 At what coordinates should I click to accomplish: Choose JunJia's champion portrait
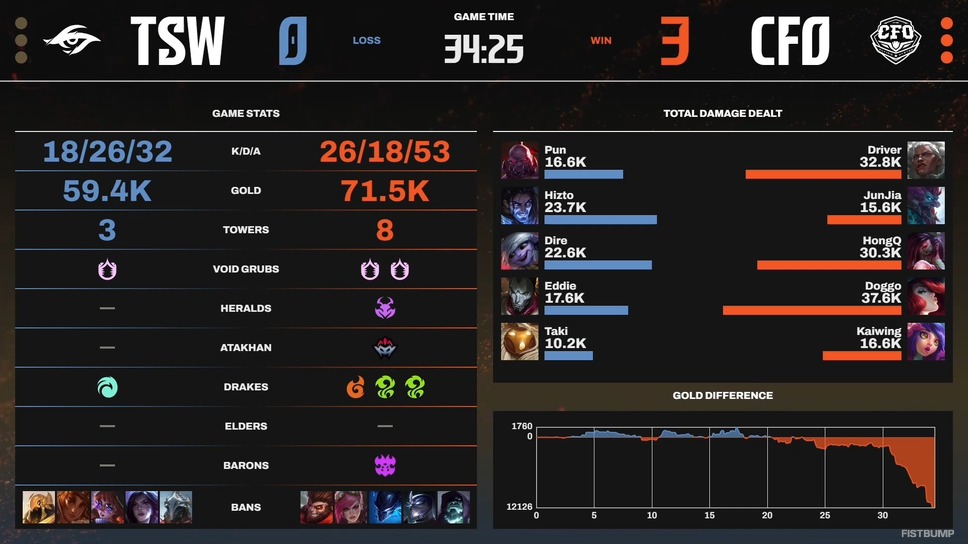click(x=926, y=205)
